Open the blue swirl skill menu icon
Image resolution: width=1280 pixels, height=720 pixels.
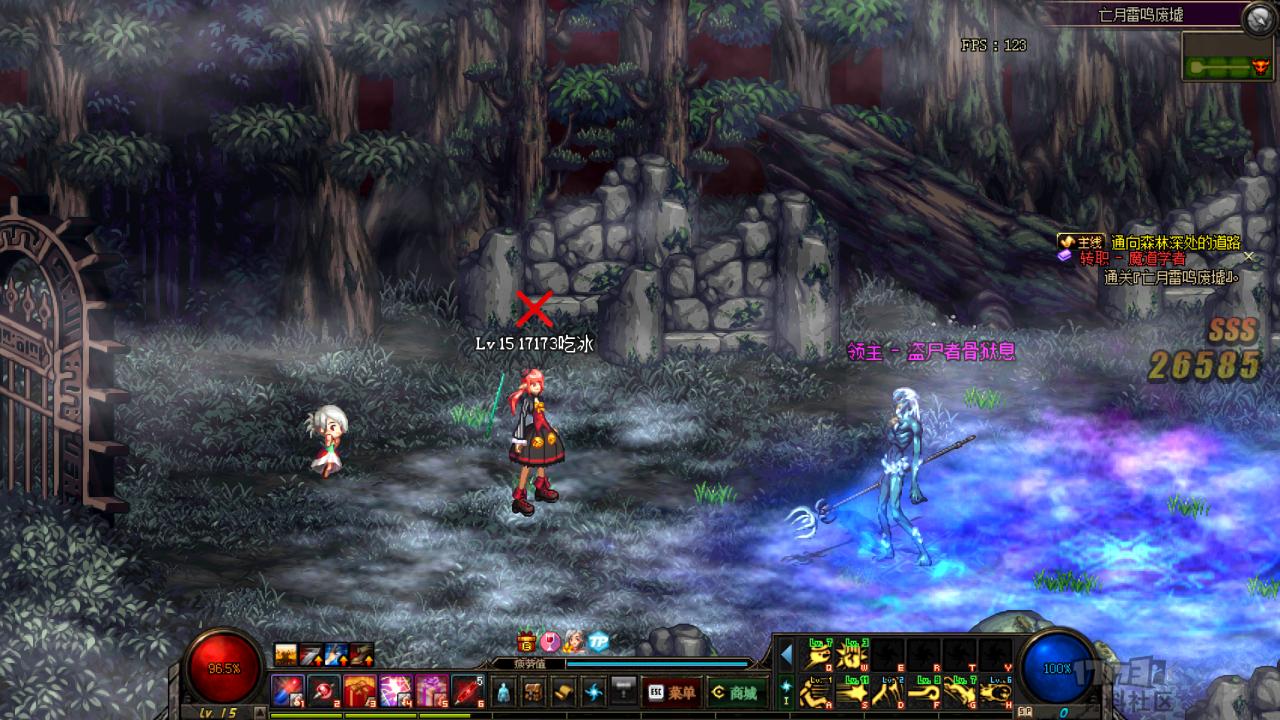tap(595, 691)
